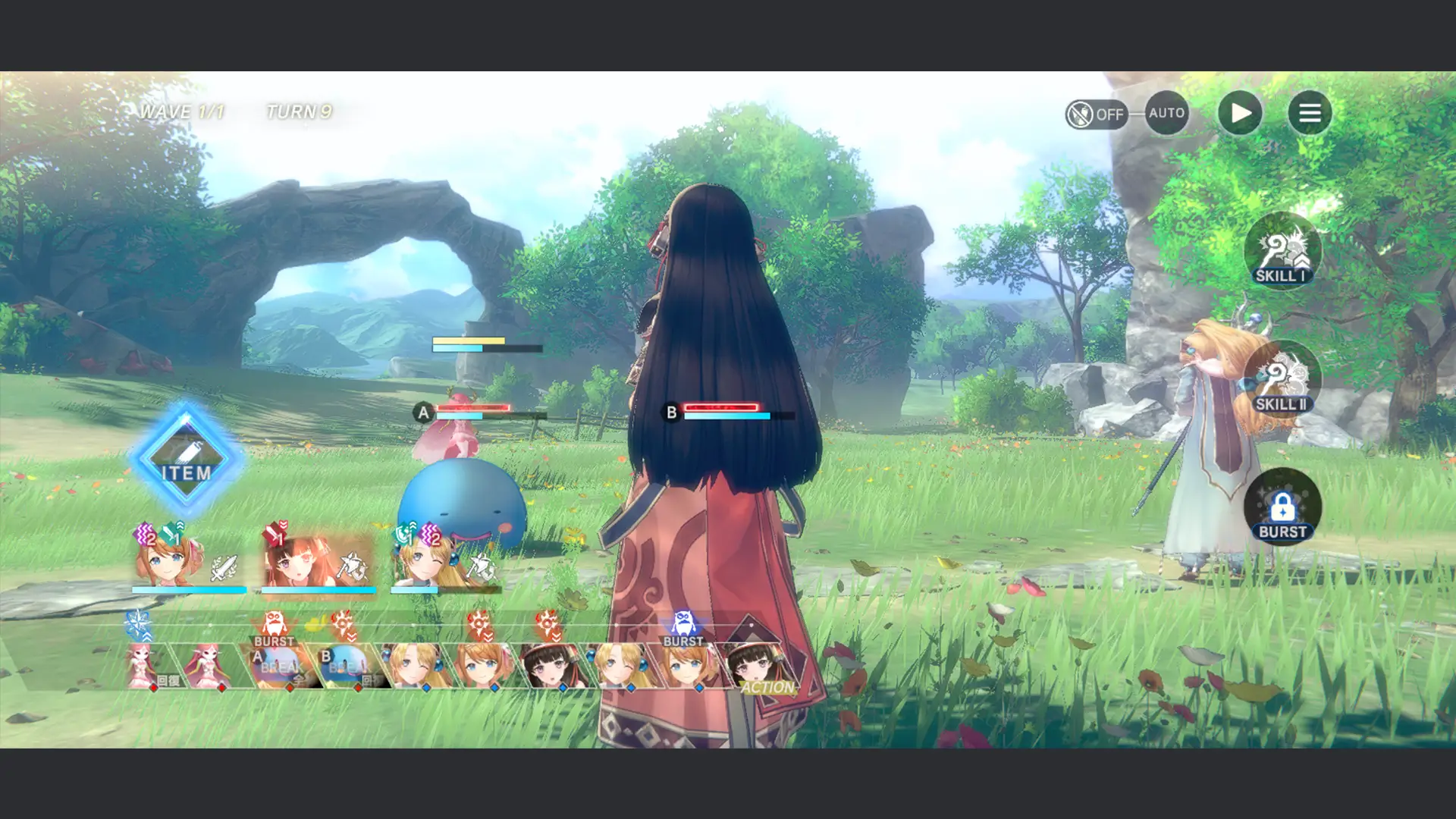
Task: Click the enemy target marker A icon
Action: coord(422,413)
